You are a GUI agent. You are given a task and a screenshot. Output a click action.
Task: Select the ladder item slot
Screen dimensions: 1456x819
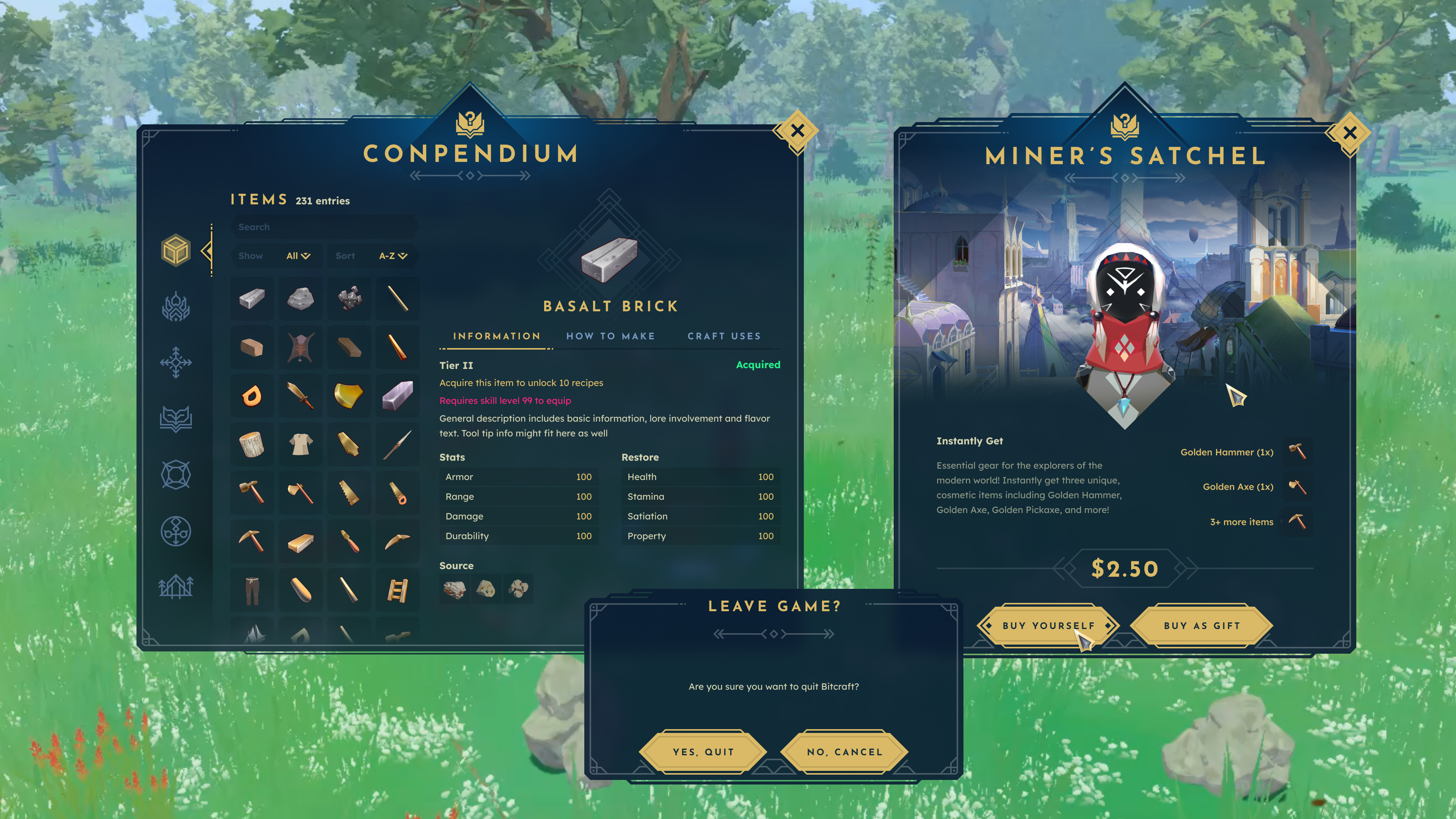[x=397, y=591]
